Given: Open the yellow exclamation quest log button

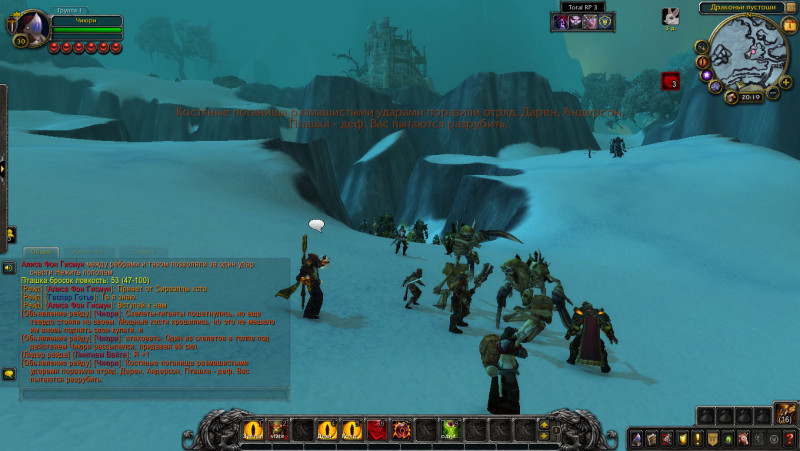Looking at the screenshot, I should pyautogui.click(x=697, y=438).
